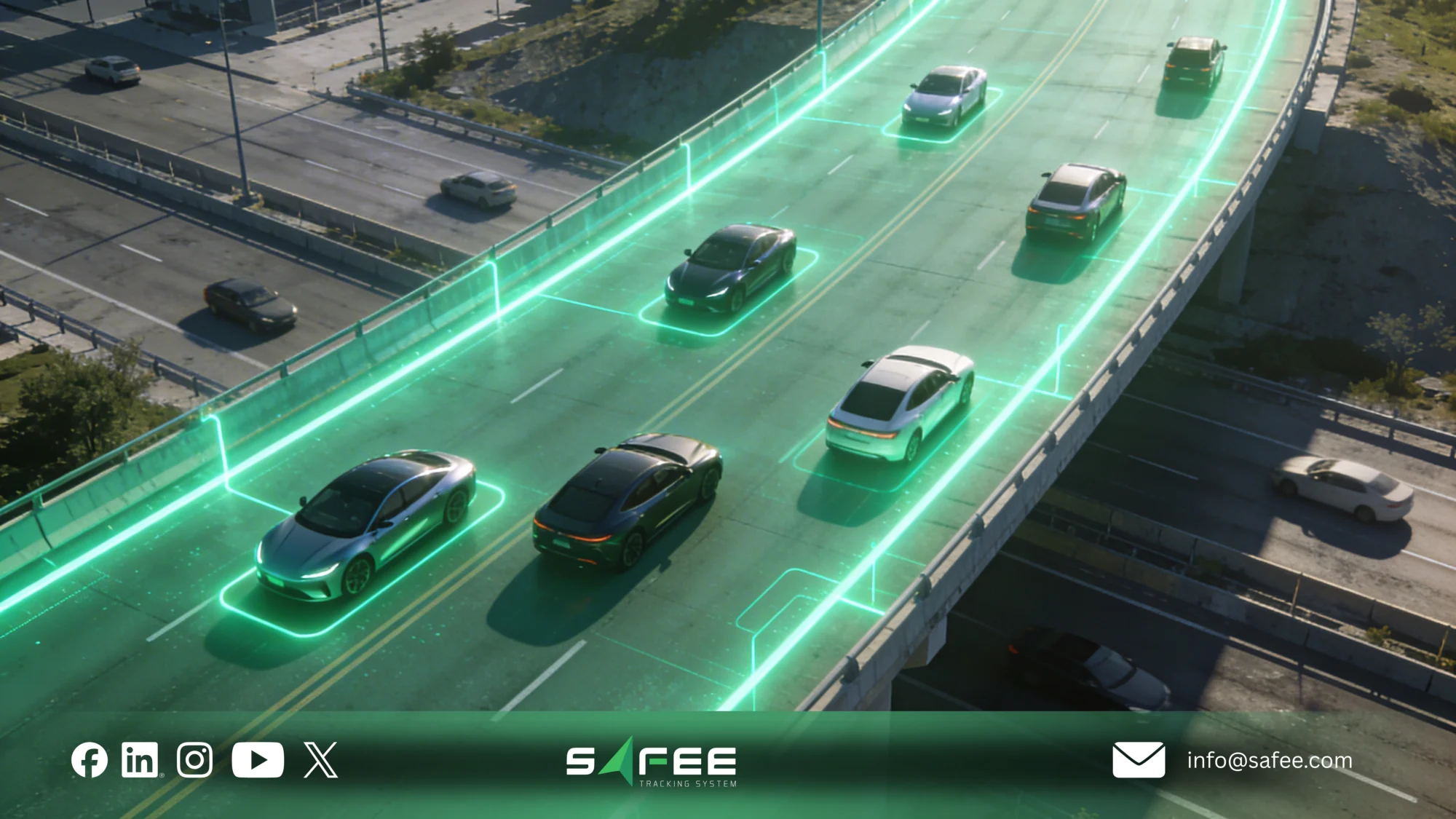Open the info@safee.com email link

[x=1270, y=760]
